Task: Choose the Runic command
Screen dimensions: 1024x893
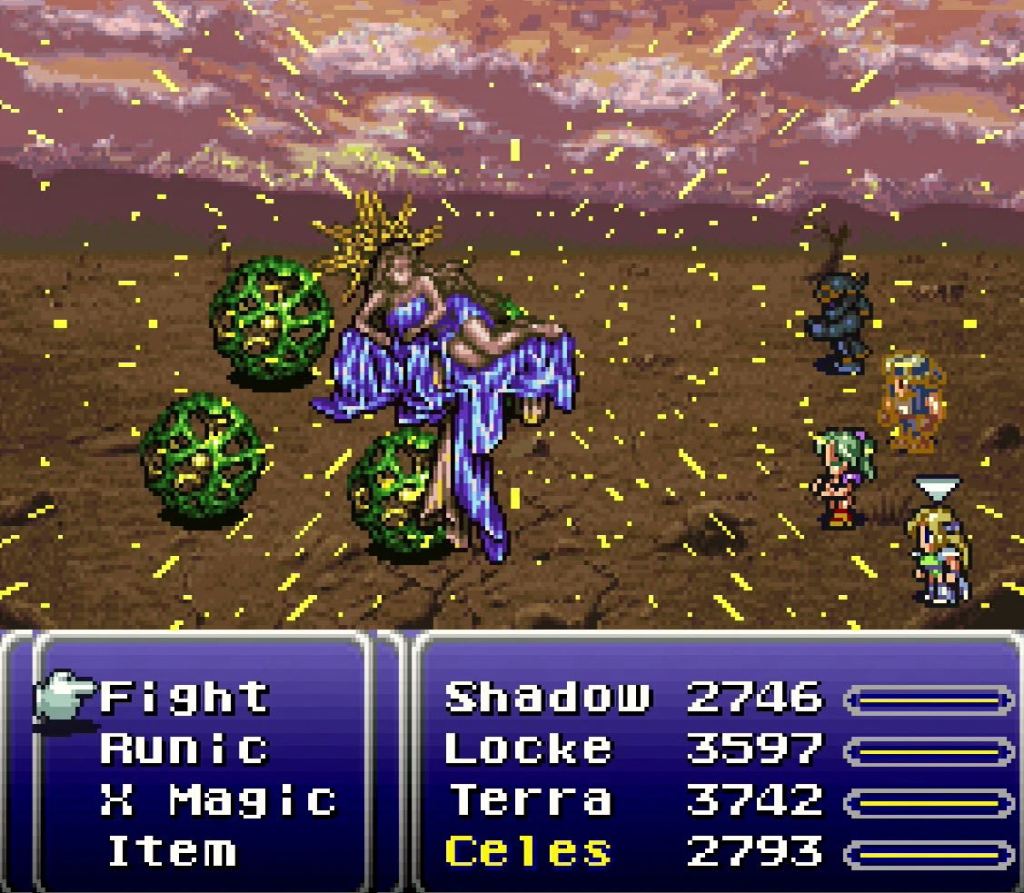Action: (x=185, y=748)
